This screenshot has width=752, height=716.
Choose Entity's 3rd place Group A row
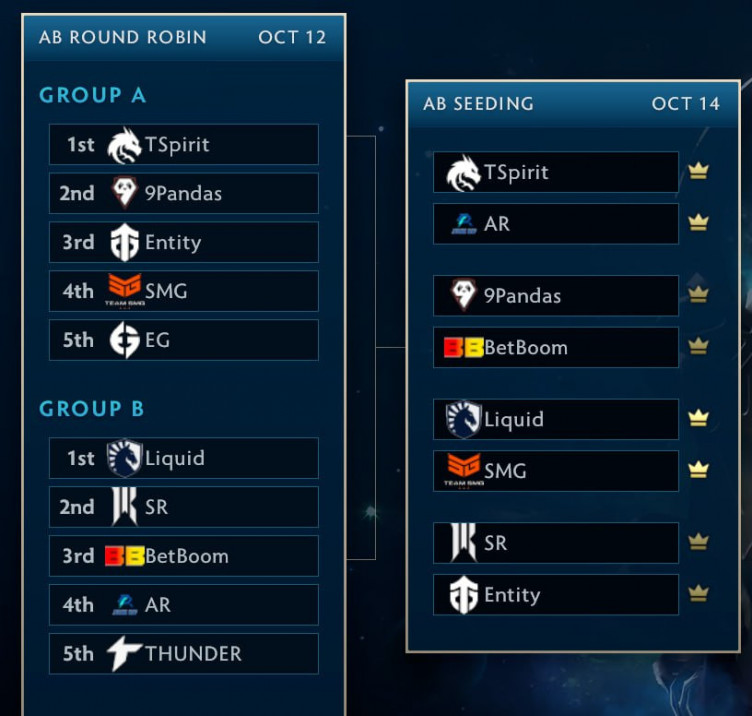(184, 243)
